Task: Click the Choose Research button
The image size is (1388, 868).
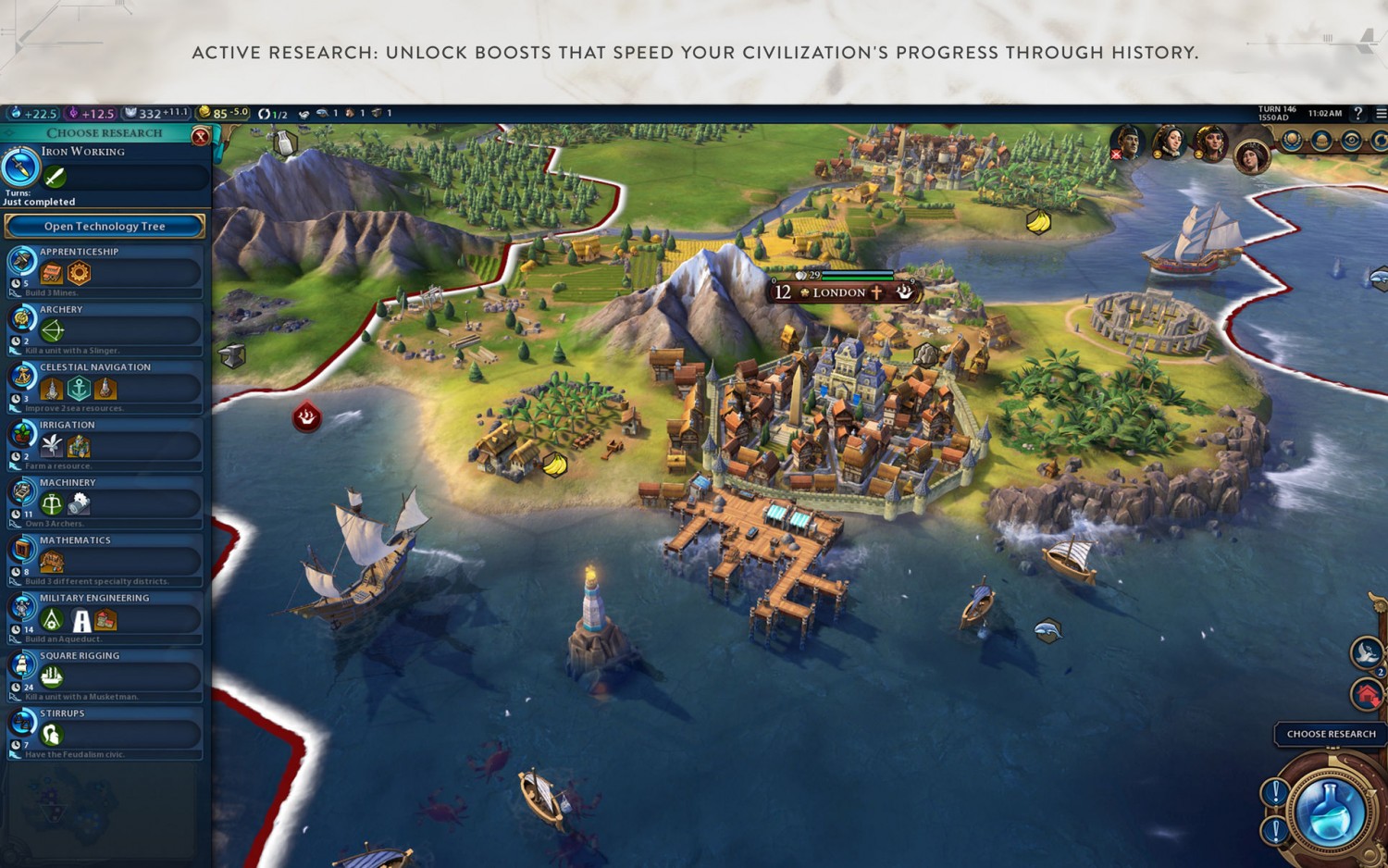Action: pyautogui.click(x=1329, y=734)
